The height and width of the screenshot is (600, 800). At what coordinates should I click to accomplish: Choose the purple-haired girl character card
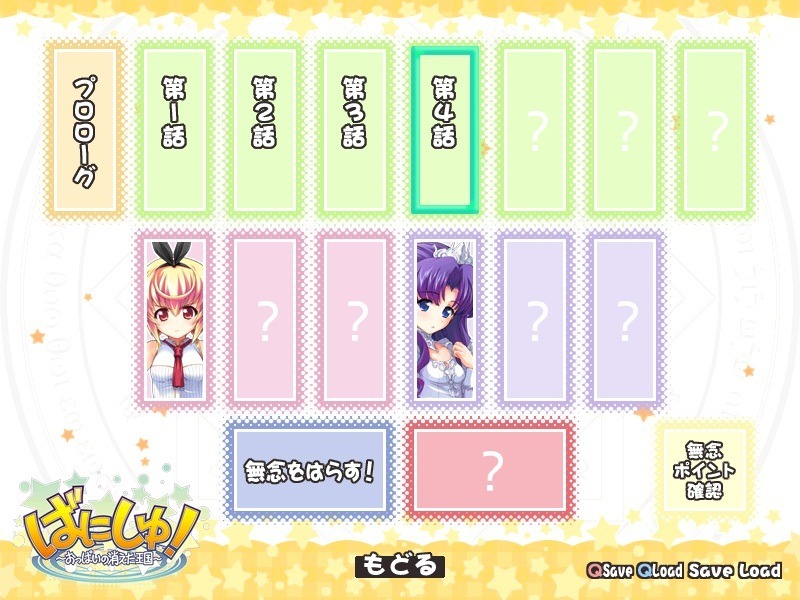tap(444, 320)
